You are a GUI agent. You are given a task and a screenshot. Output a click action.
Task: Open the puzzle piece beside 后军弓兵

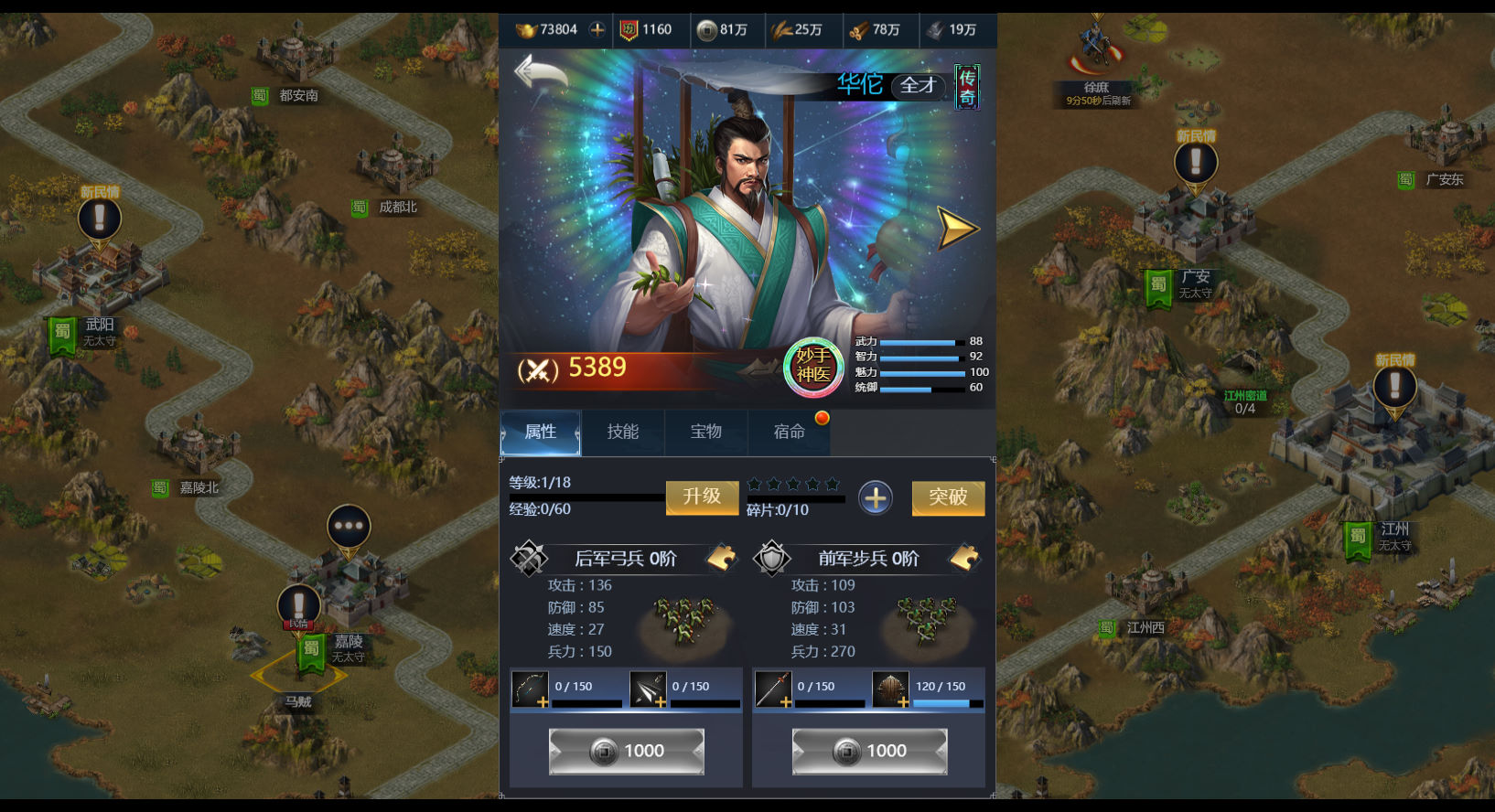pos(722,557)
